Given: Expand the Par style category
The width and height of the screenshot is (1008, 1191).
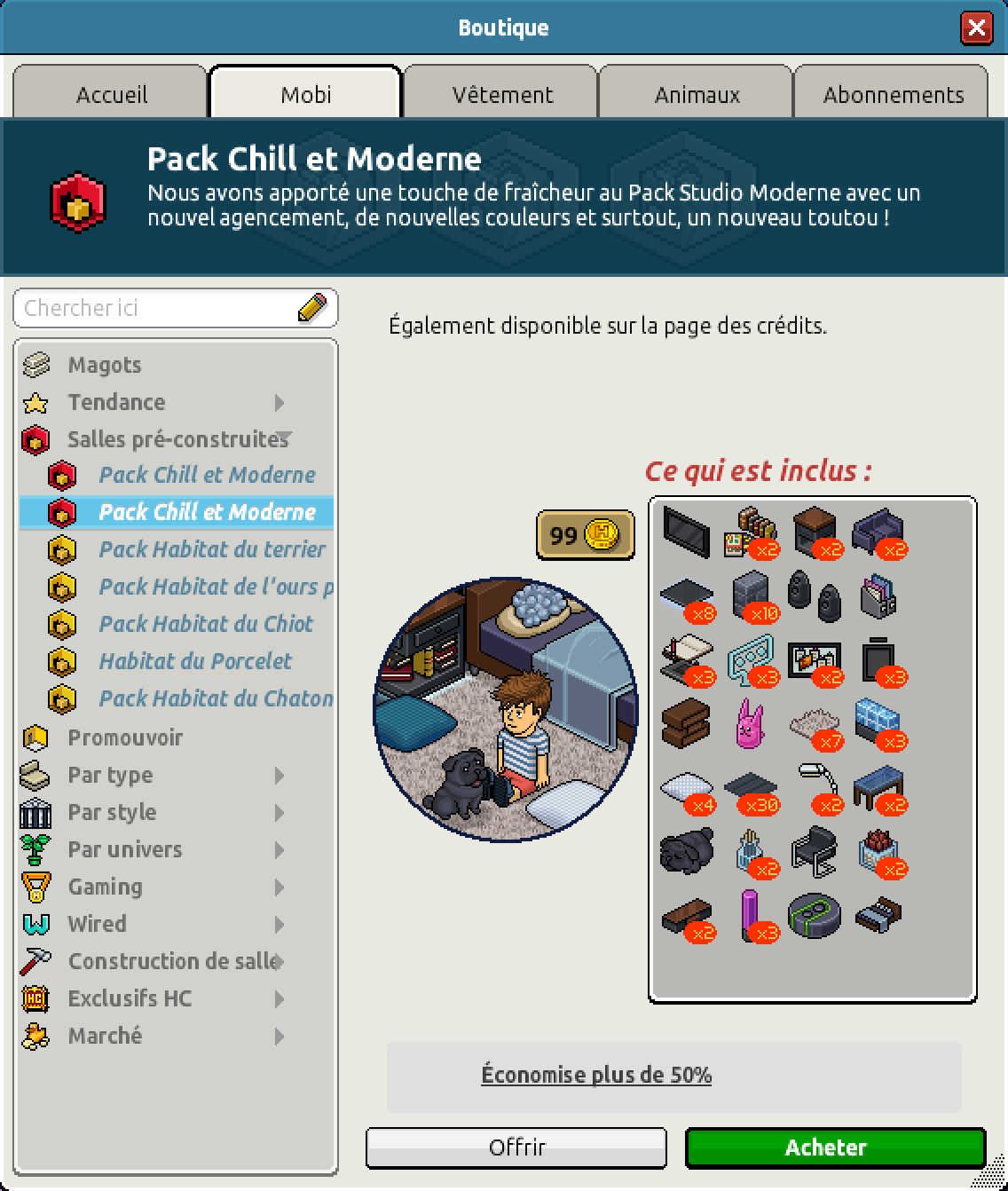Looking at the screenshot, I should point(112,812).
